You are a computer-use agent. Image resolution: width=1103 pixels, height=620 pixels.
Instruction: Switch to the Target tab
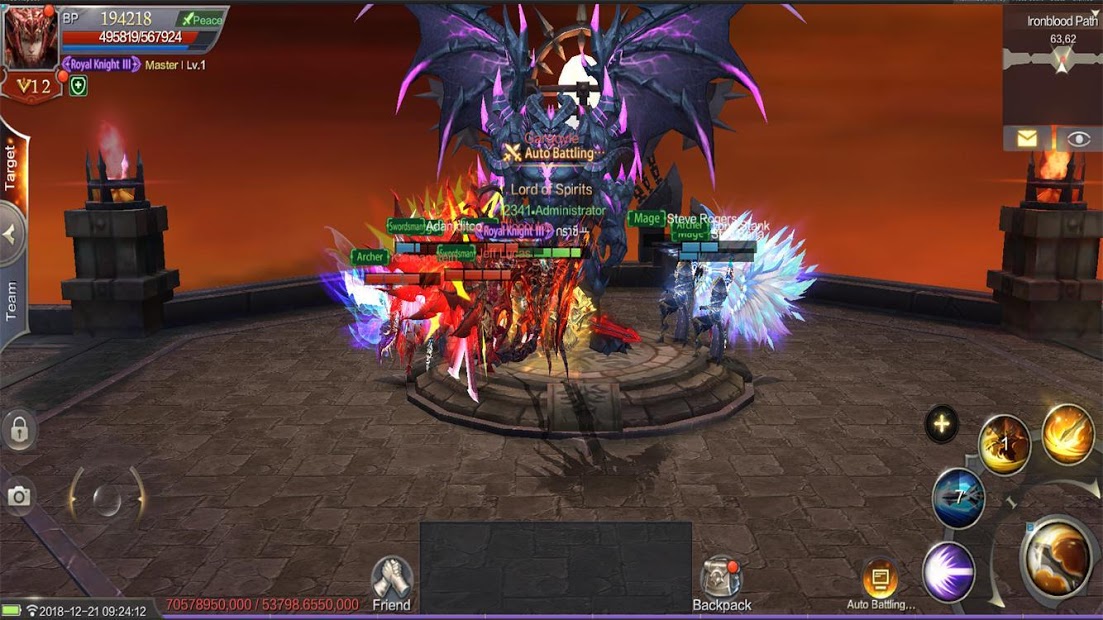[12, 166]
